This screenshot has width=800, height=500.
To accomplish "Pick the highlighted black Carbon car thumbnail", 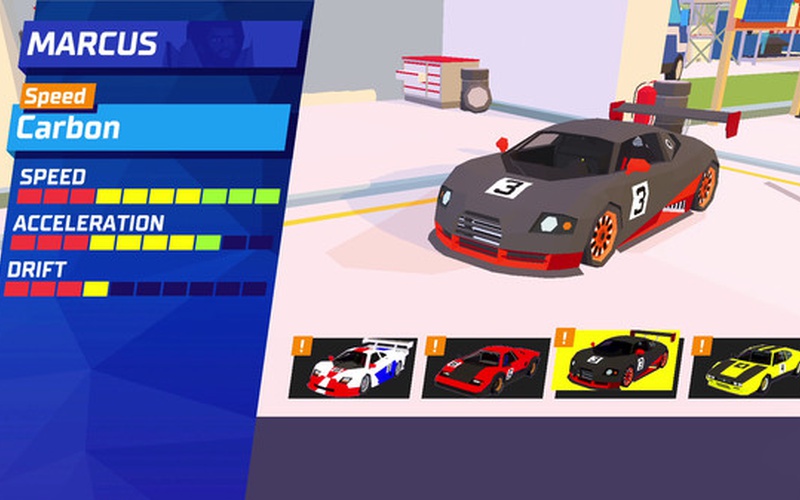I will 617,364.
